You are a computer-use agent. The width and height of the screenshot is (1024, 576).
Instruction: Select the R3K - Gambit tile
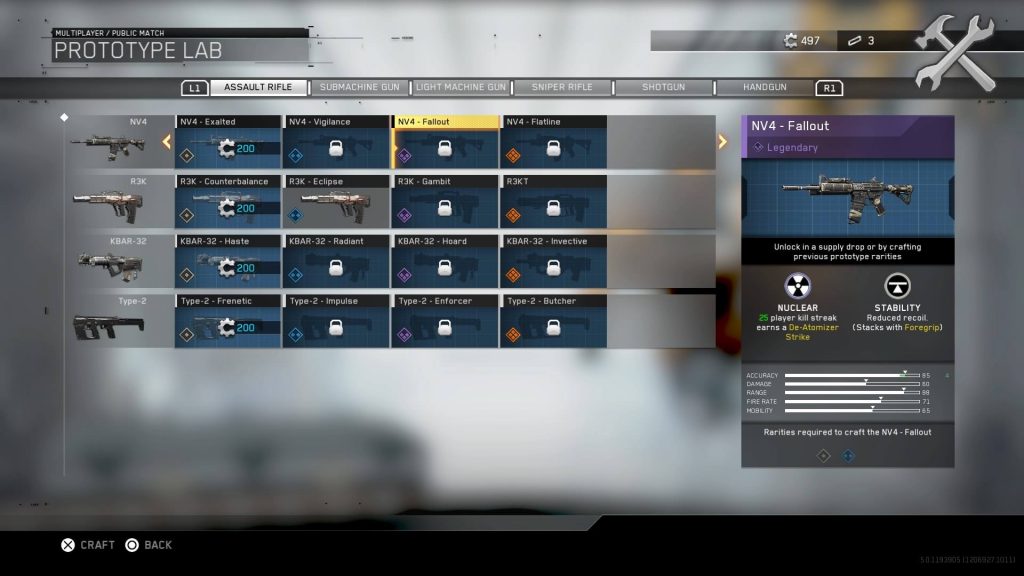coord(446,203)
